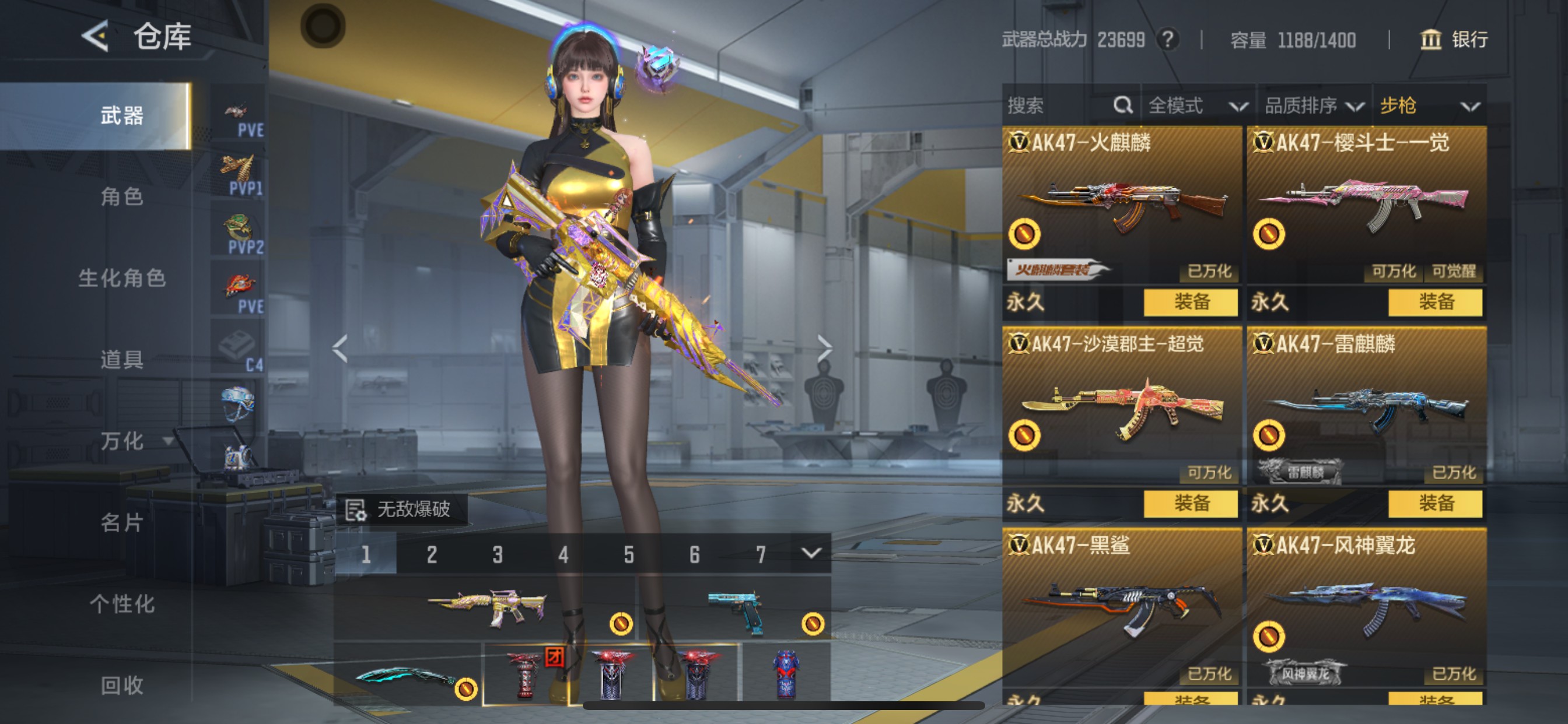Show weapon power help via question mark
The width and height of the screenshot is (1568, 724).
(x=1167, y=40)
